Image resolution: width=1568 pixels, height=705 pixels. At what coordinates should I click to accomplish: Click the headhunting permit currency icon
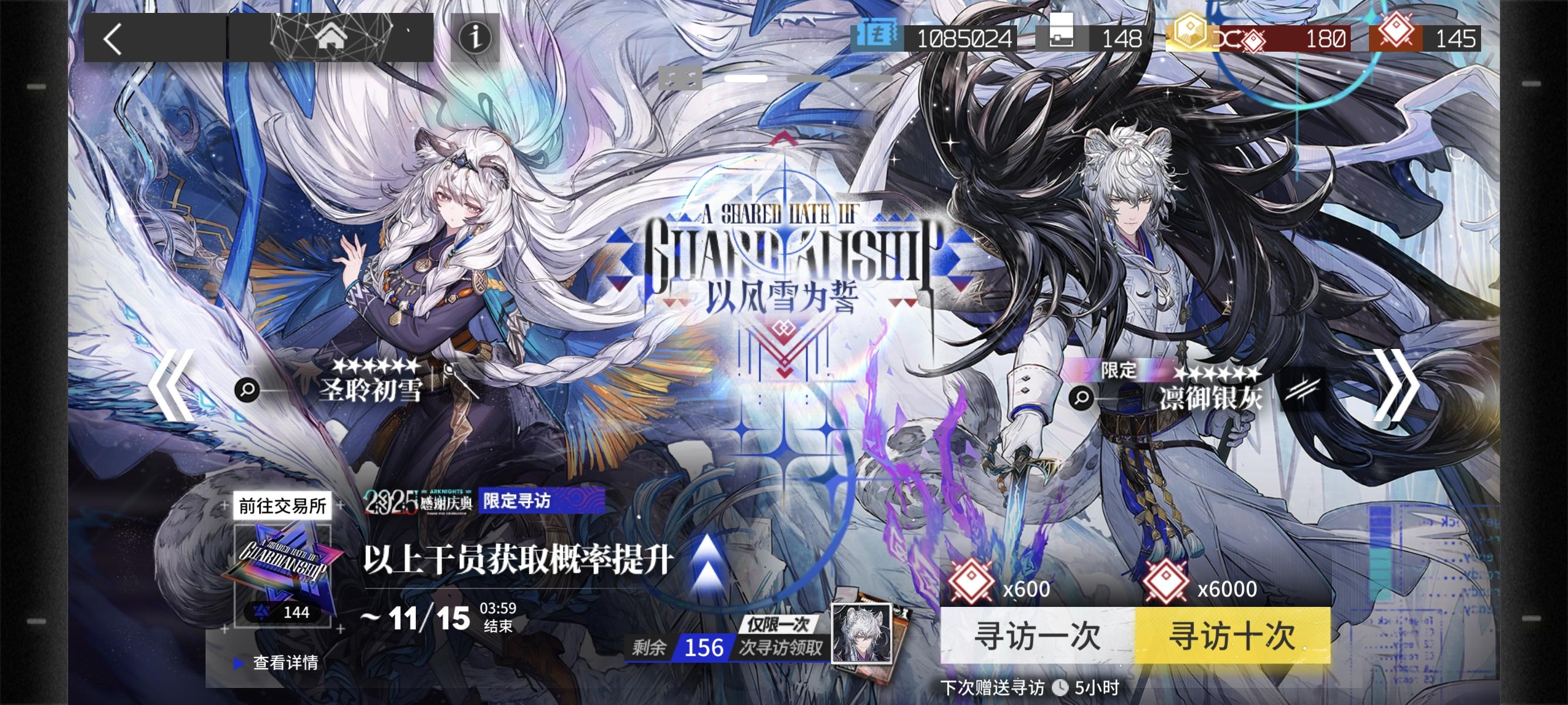click(877, 38)
